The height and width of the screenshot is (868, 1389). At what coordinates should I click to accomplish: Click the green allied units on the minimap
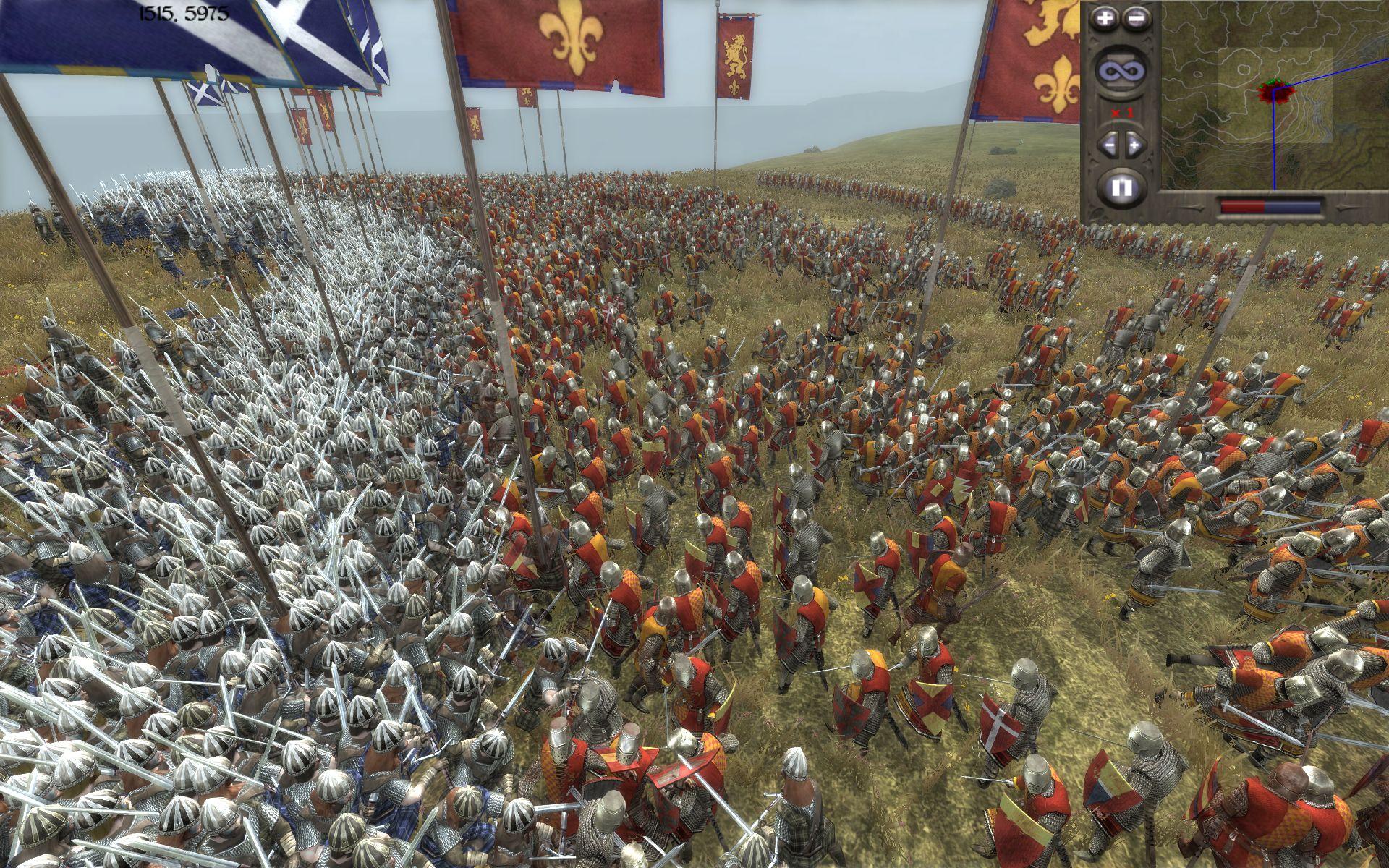point(1273,81)
